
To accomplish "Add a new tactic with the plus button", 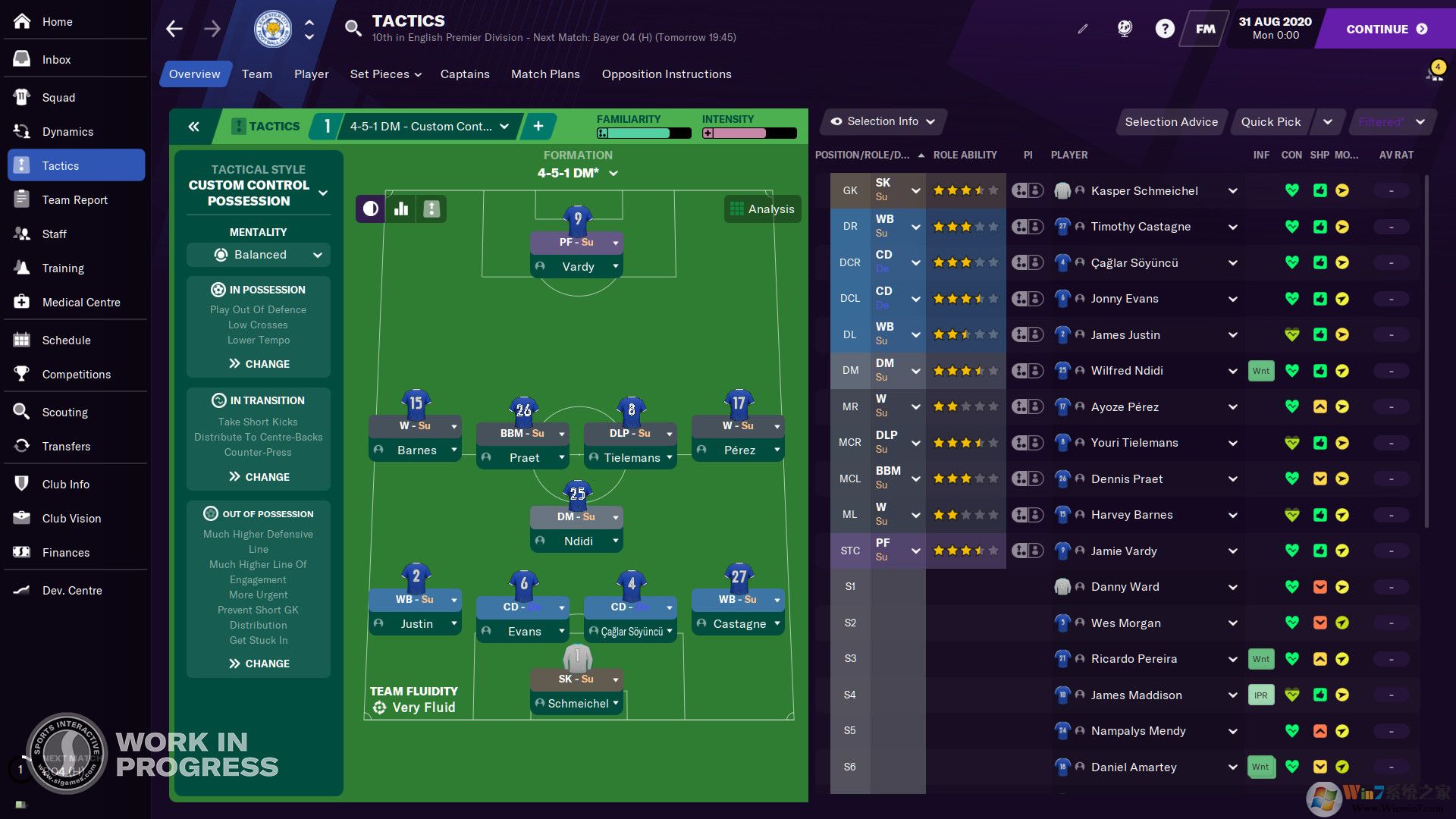I will [538, 127].
